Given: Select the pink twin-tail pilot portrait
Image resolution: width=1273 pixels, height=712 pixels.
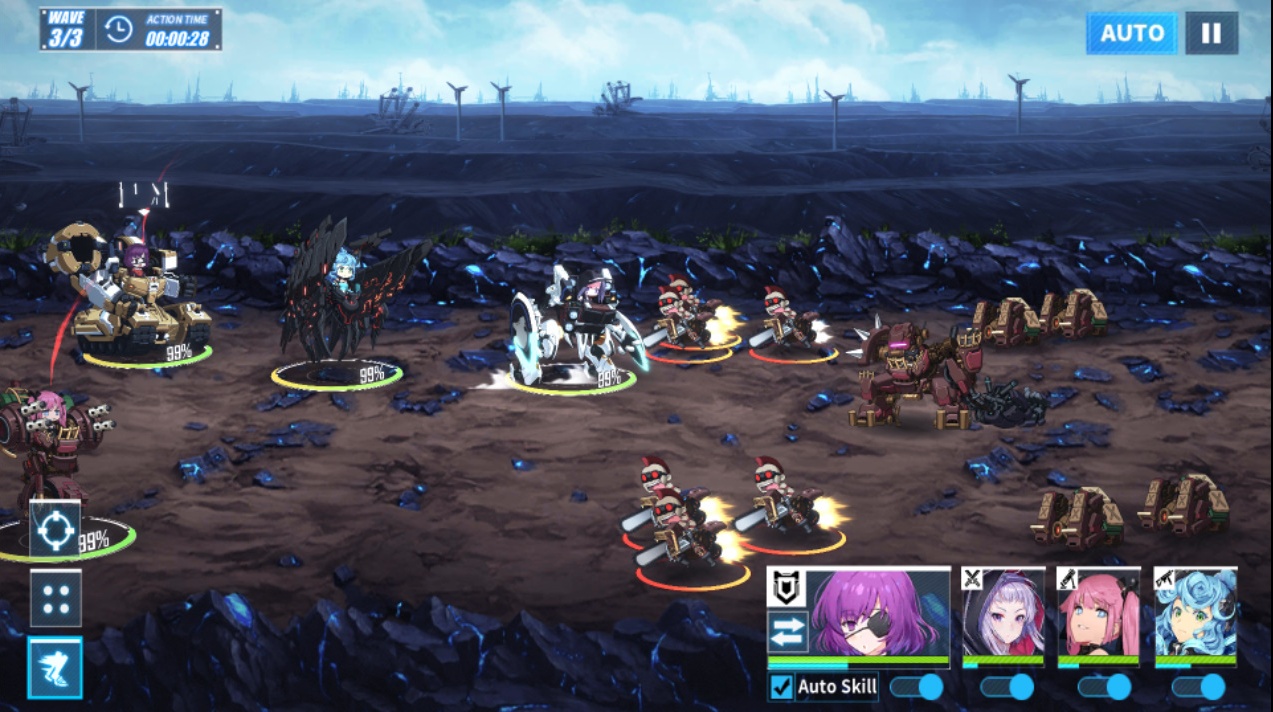Looking at the screenshot, I should pyautogui.click(x=1098, y=613).
